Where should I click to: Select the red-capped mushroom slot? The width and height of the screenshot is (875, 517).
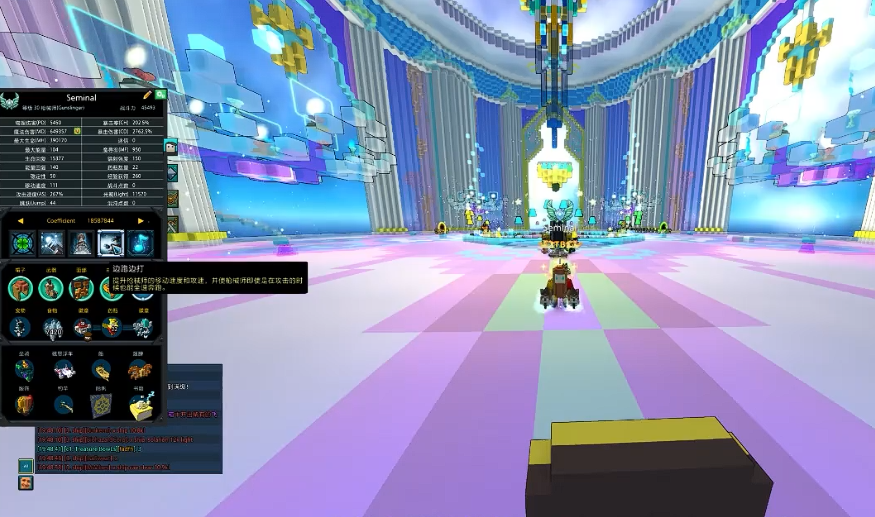pyautogui.click(x=82, y=326)
